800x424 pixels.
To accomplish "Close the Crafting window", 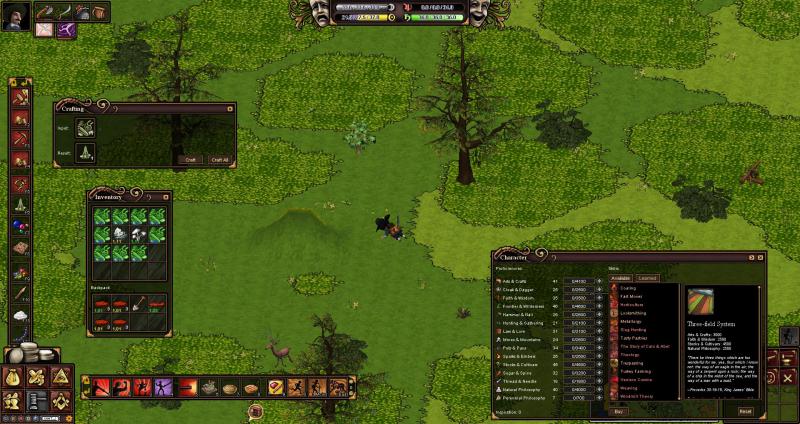I will point(231,107).
